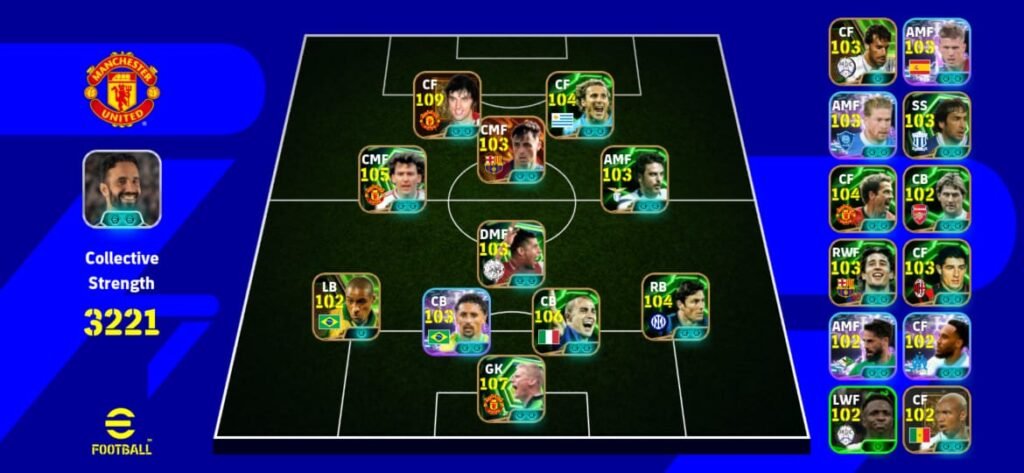Select the Uruguay CF 104 card
1024x473 pixels.
point(580,104)
